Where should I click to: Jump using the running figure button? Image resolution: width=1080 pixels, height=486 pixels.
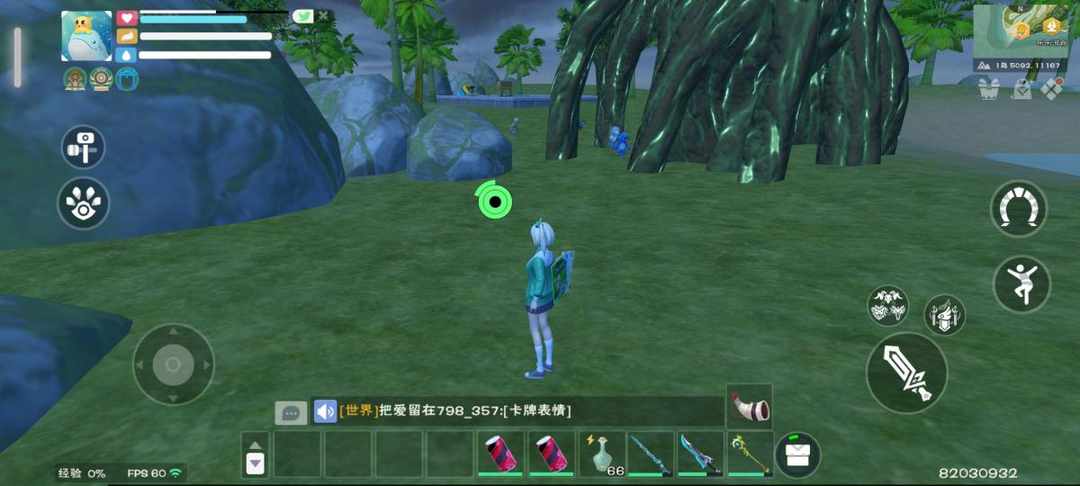pyautogui.click(x=1021, y=284)
